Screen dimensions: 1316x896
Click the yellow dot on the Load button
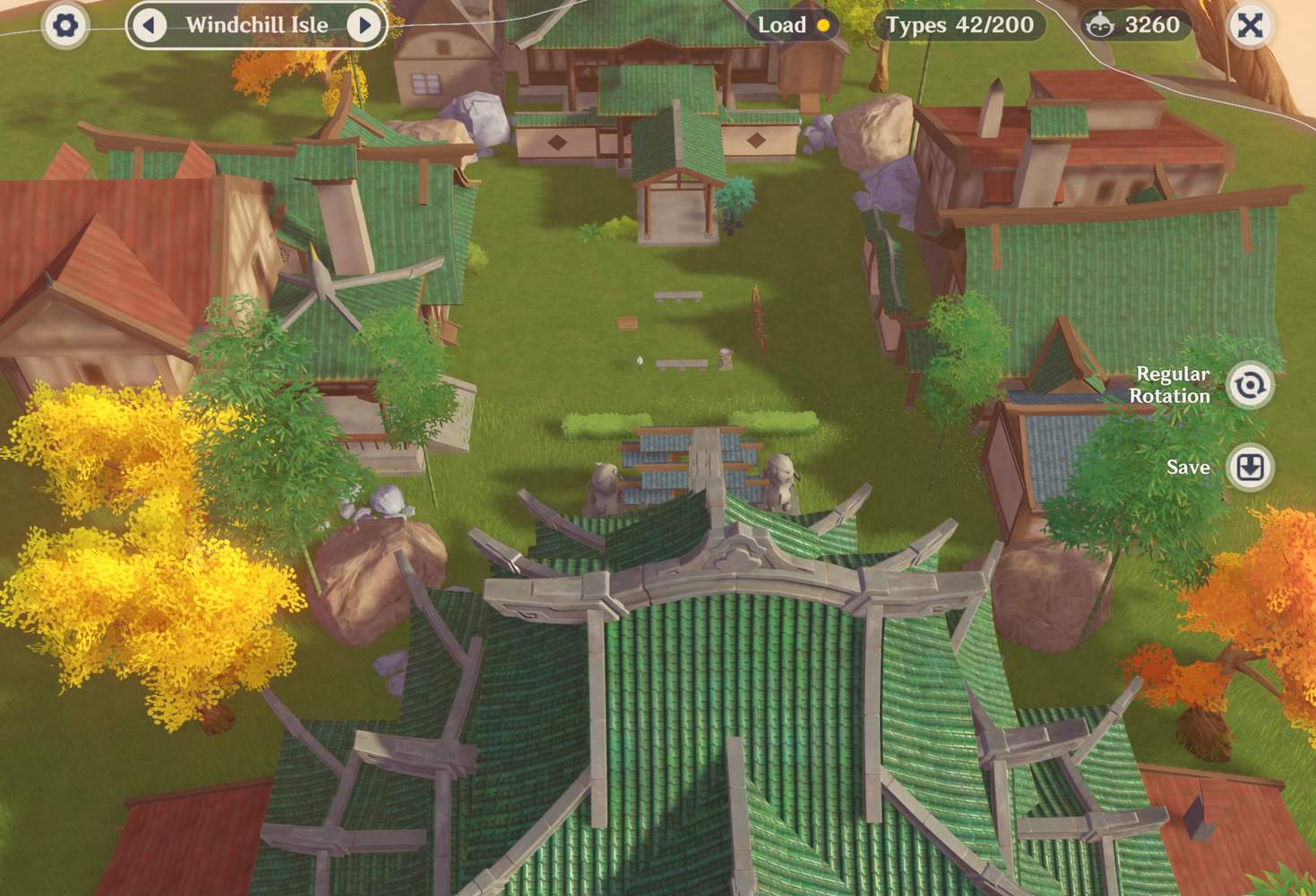click(821, 25)
